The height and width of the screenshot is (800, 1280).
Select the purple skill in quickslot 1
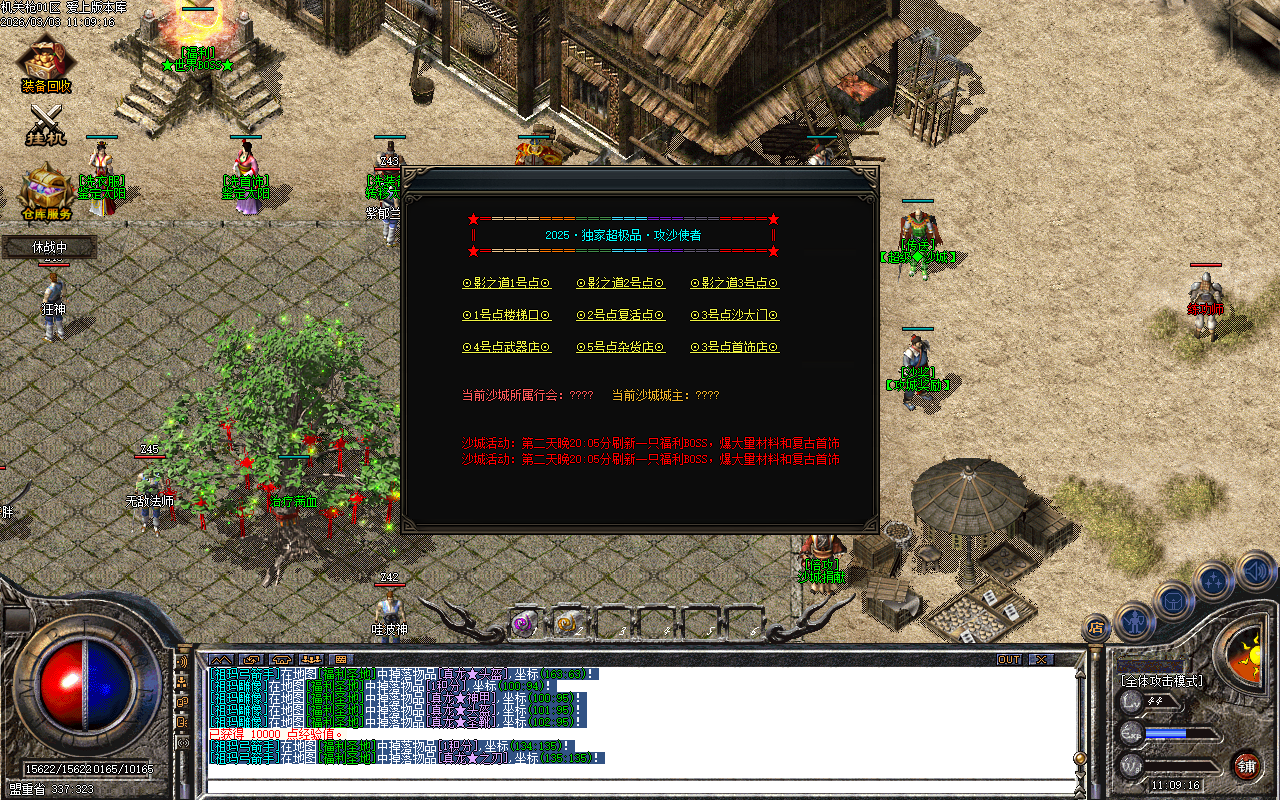pos(522,623)
